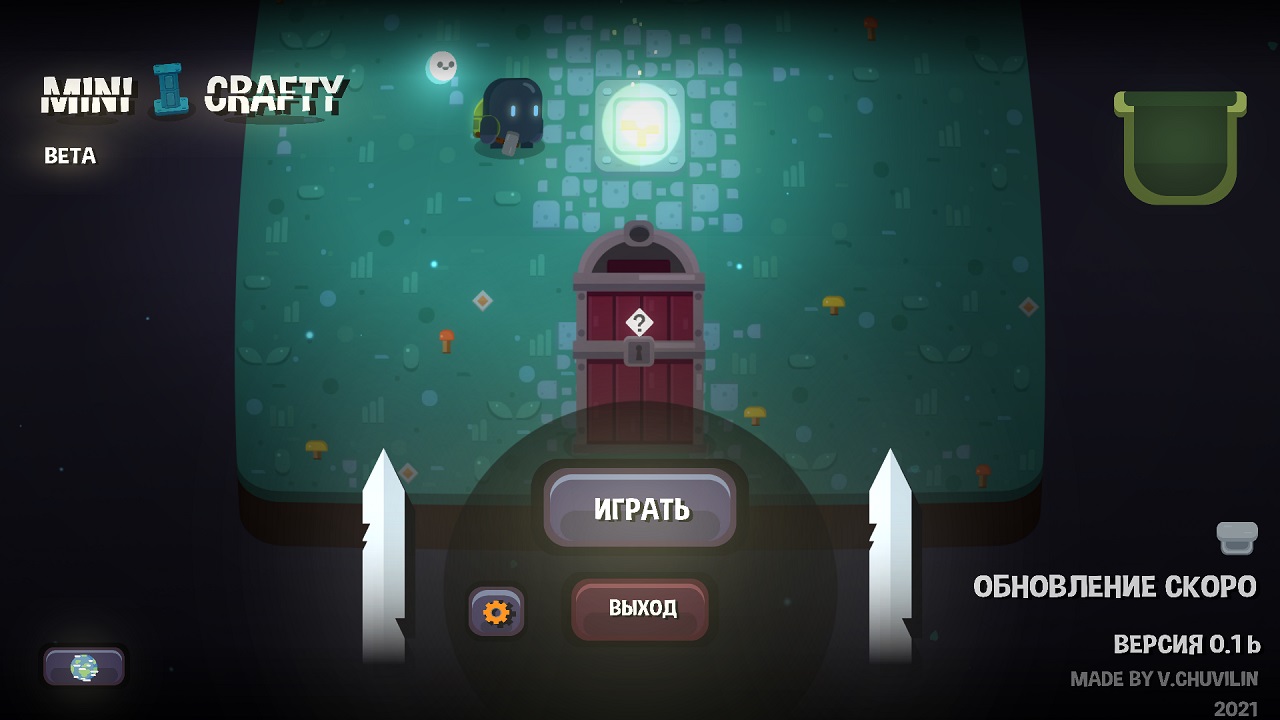Open the green pouch inventory icon
Viewport: 1280px width, 720px height.
coord(1180,146)
